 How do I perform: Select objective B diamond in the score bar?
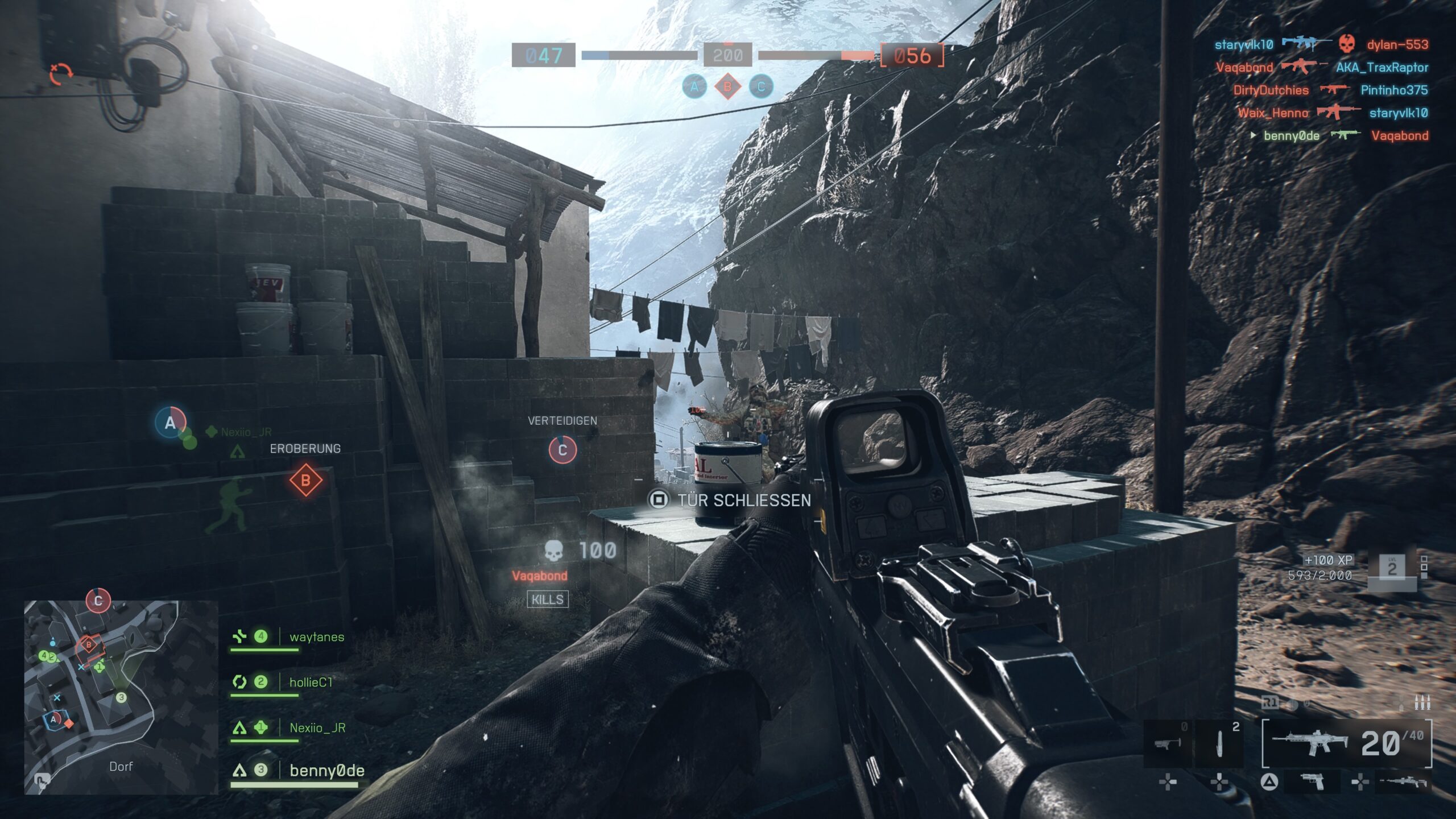click(727, 87)
